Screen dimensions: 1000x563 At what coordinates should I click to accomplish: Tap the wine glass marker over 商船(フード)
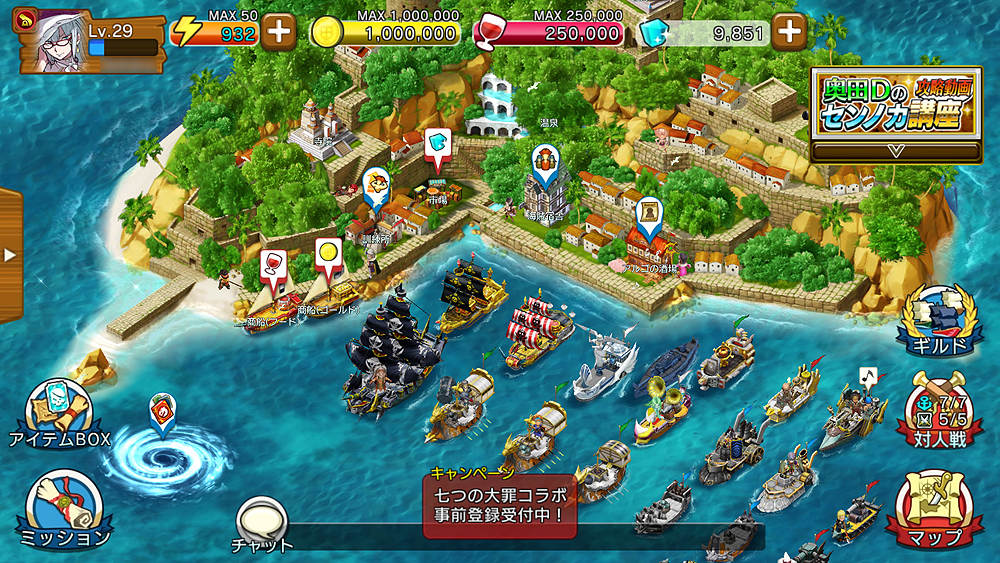(271, 265)
